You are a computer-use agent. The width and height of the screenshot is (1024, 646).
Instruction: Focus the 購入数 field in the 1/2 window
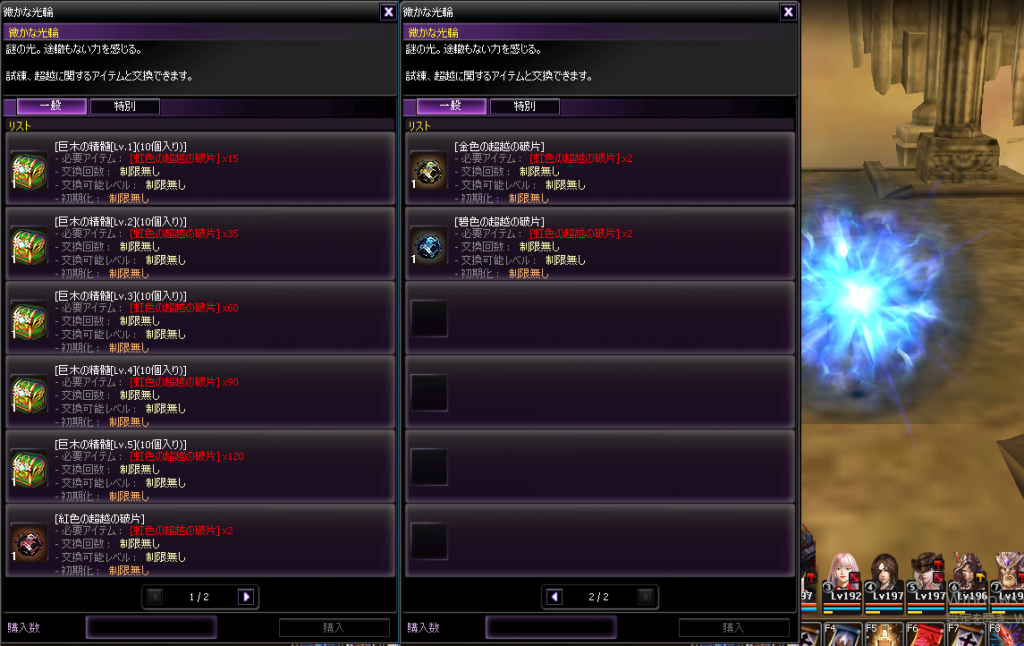151,627
